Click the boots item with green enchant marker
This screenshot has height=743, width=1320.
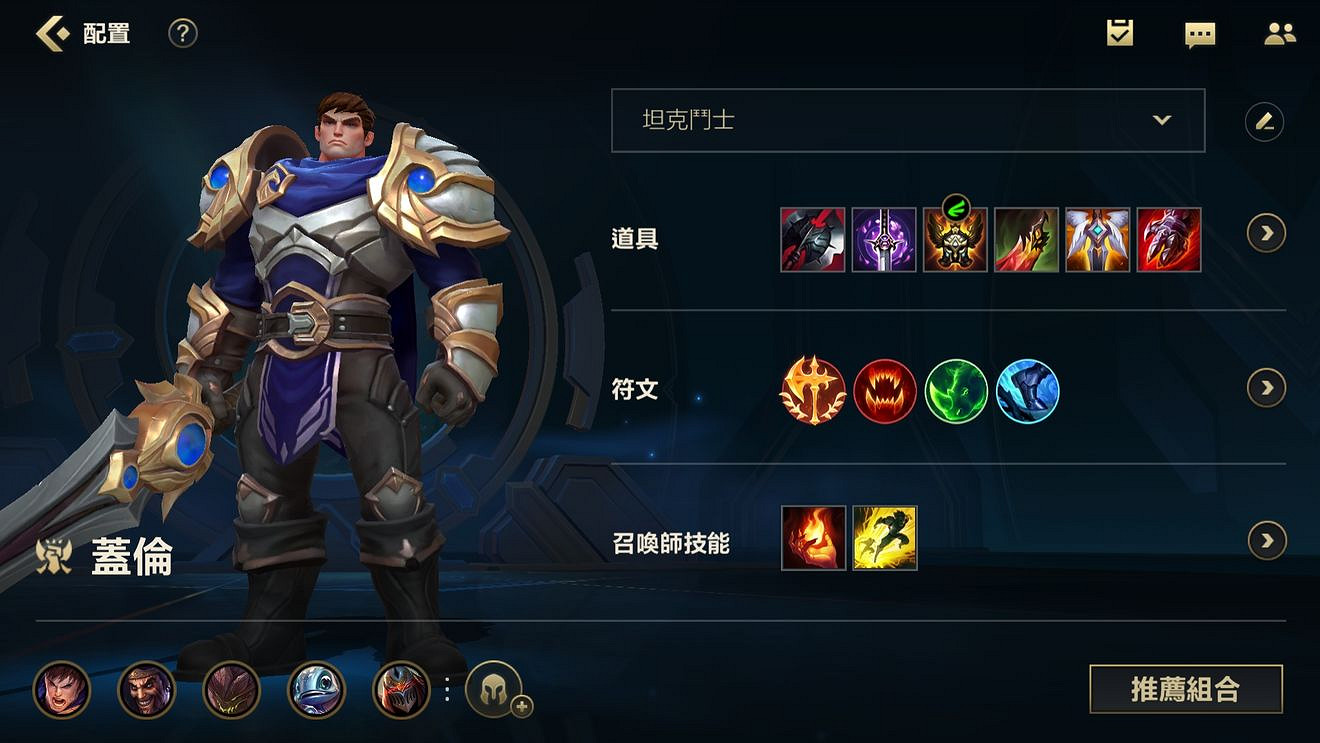pyautogui.click(x=956, y=240)
